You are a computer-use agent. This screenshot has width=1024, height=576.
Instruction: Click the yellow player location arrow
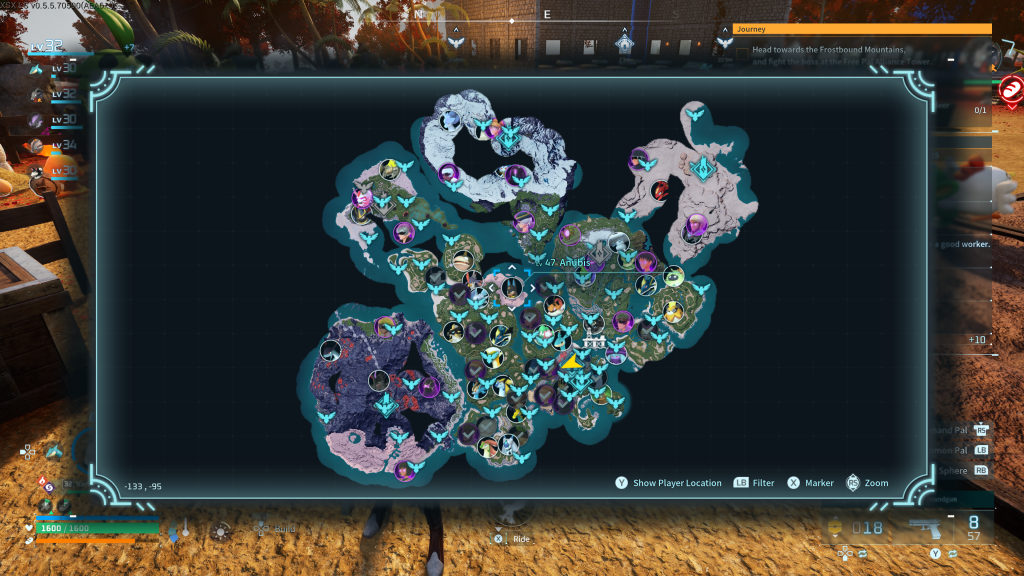click(573, 361)
